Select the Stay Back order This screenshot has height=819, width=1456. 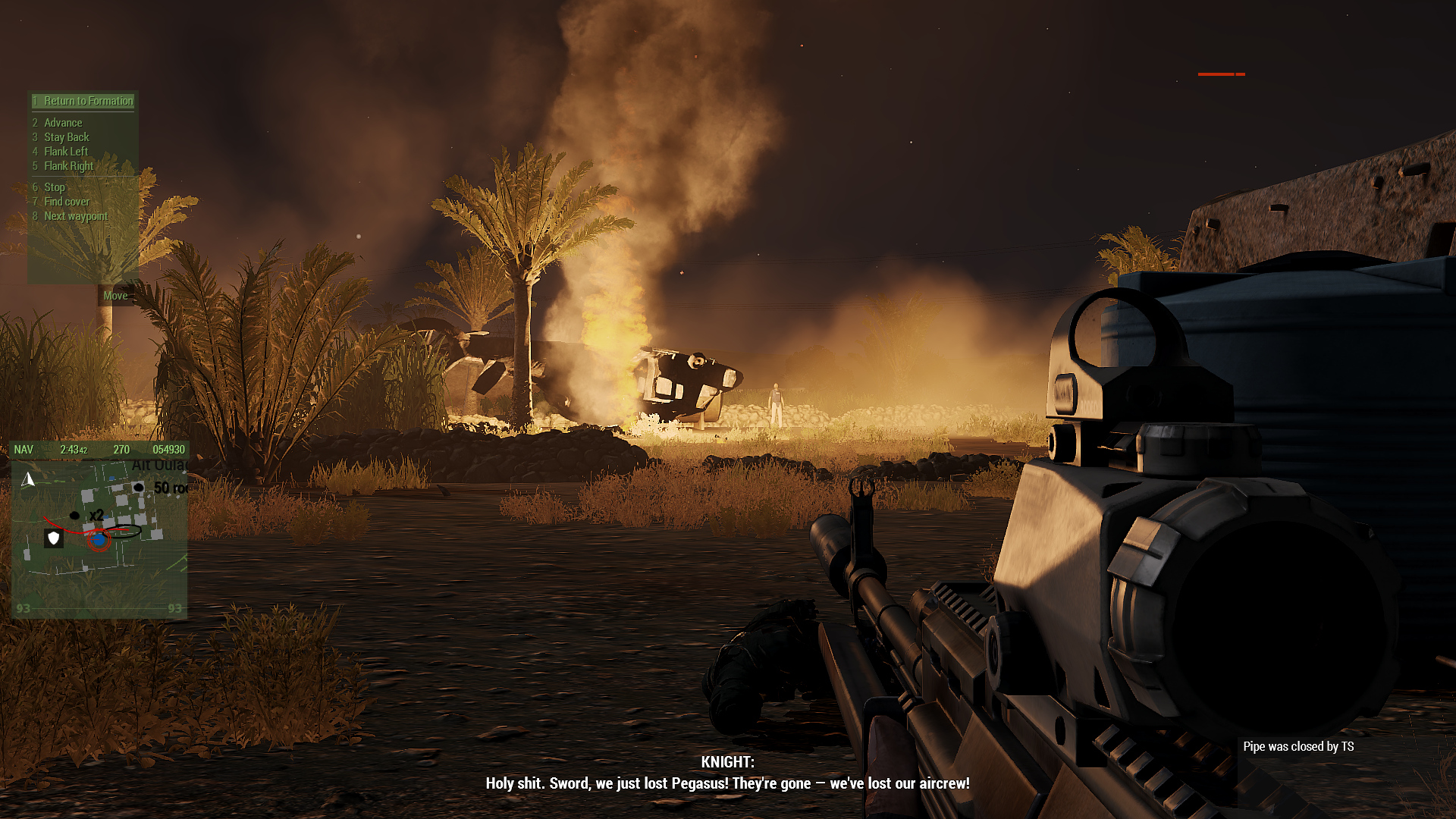click(66, 137)
